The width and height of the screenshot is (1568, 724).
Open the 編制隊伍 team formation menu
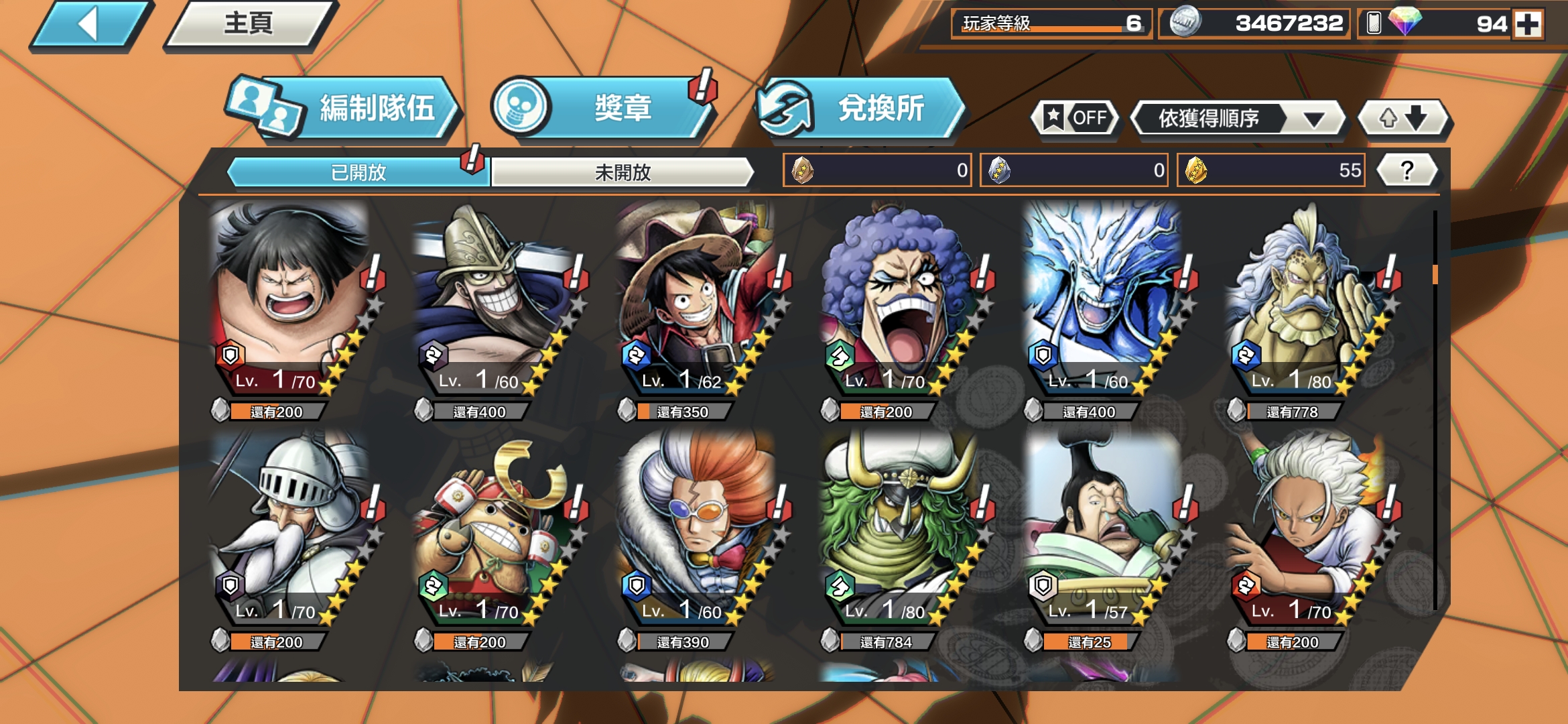pos(345,109)
